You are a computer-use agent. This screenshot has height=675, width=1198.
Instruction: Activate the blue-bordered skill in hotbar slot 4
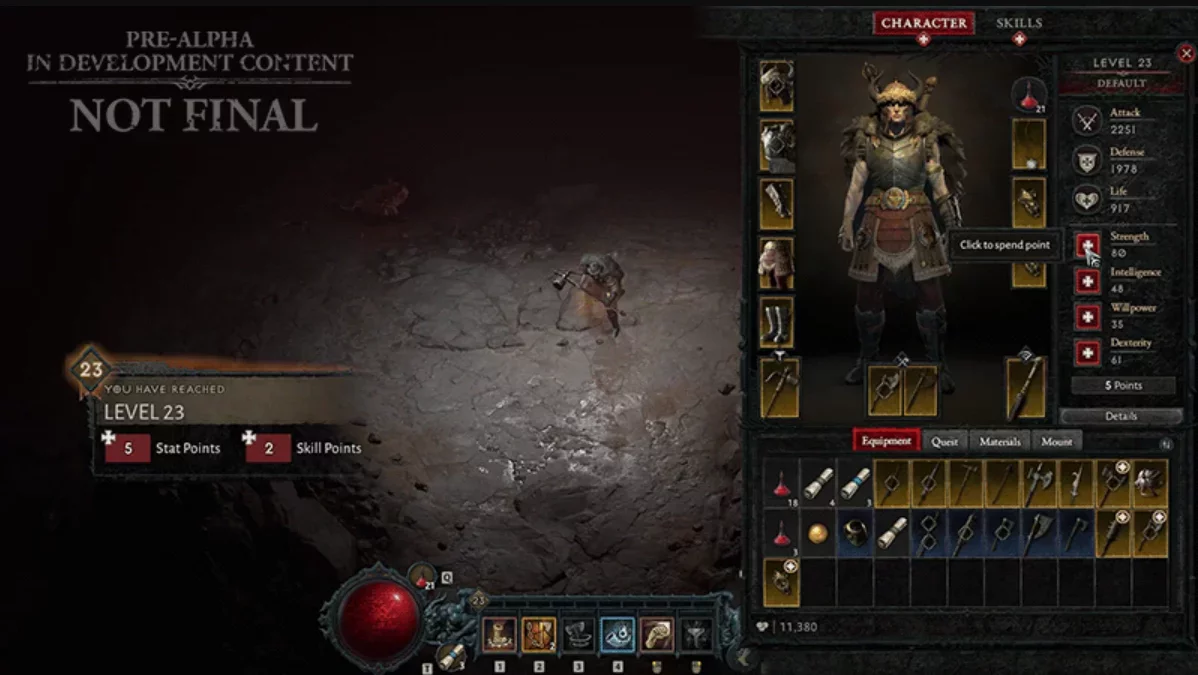coord(617,635)
